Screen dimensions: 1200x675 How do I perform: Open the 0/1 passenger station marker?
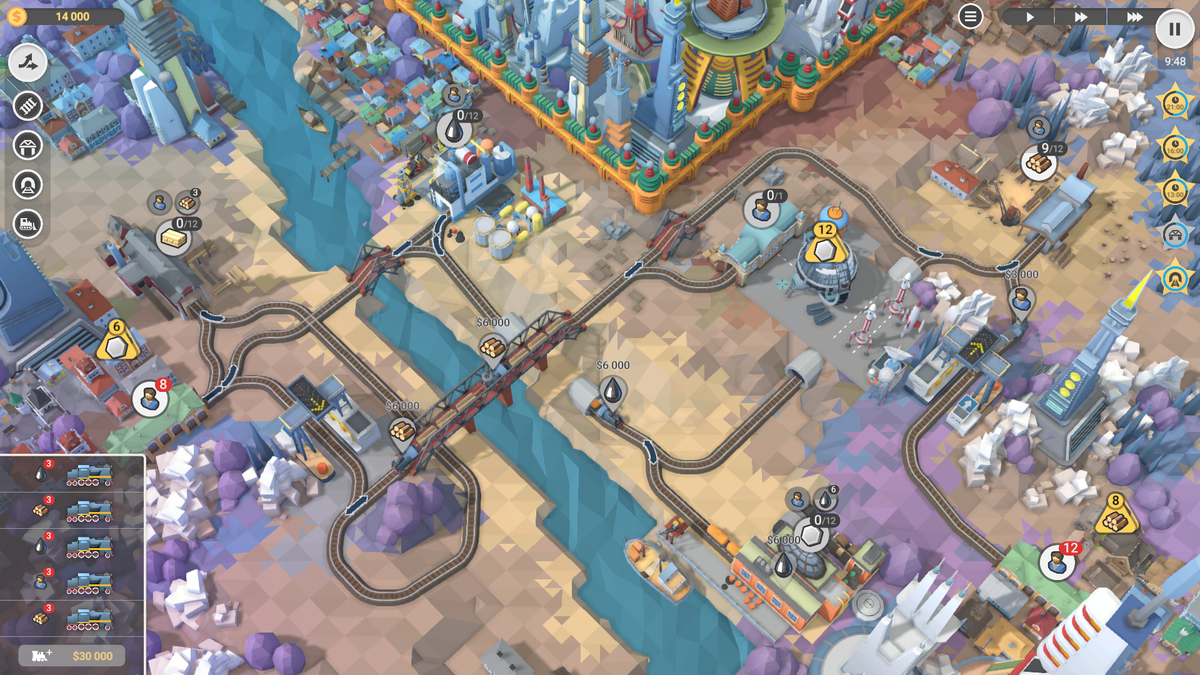pos(762,210)
